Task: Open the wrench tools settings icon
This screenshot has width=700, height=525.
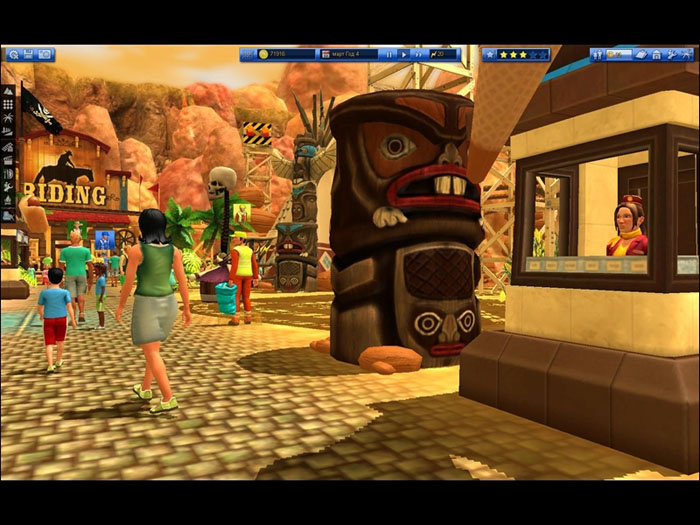Action: click(673, 54)
